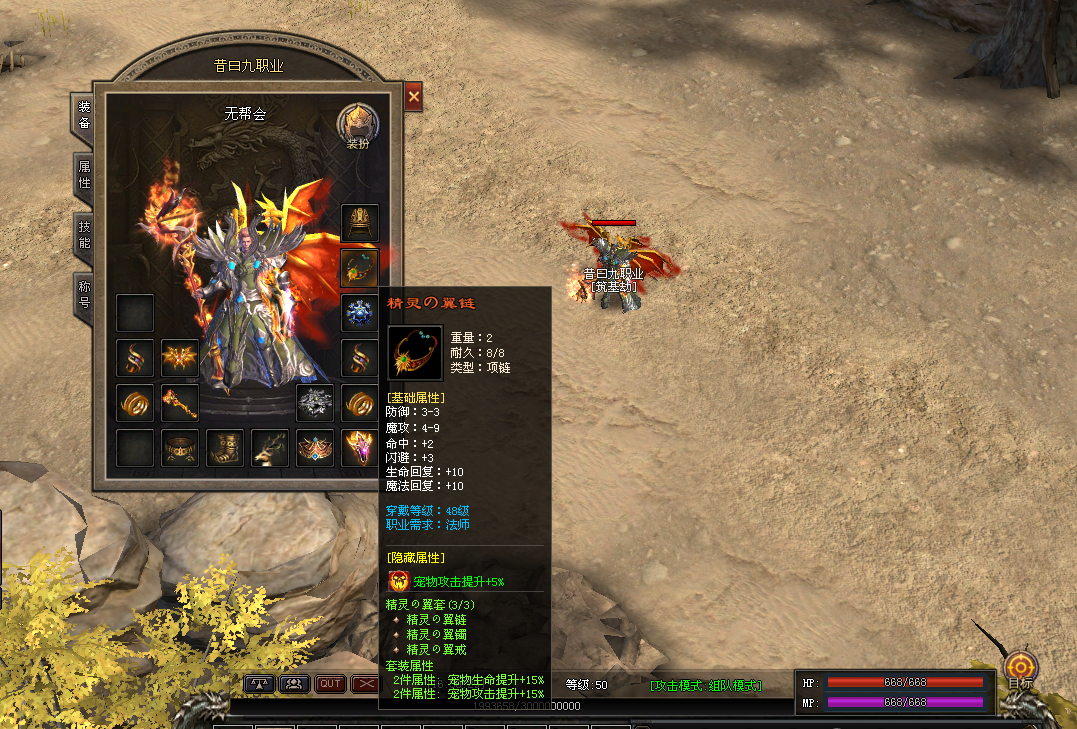Open the 目标 target button

click(1020, 668)
